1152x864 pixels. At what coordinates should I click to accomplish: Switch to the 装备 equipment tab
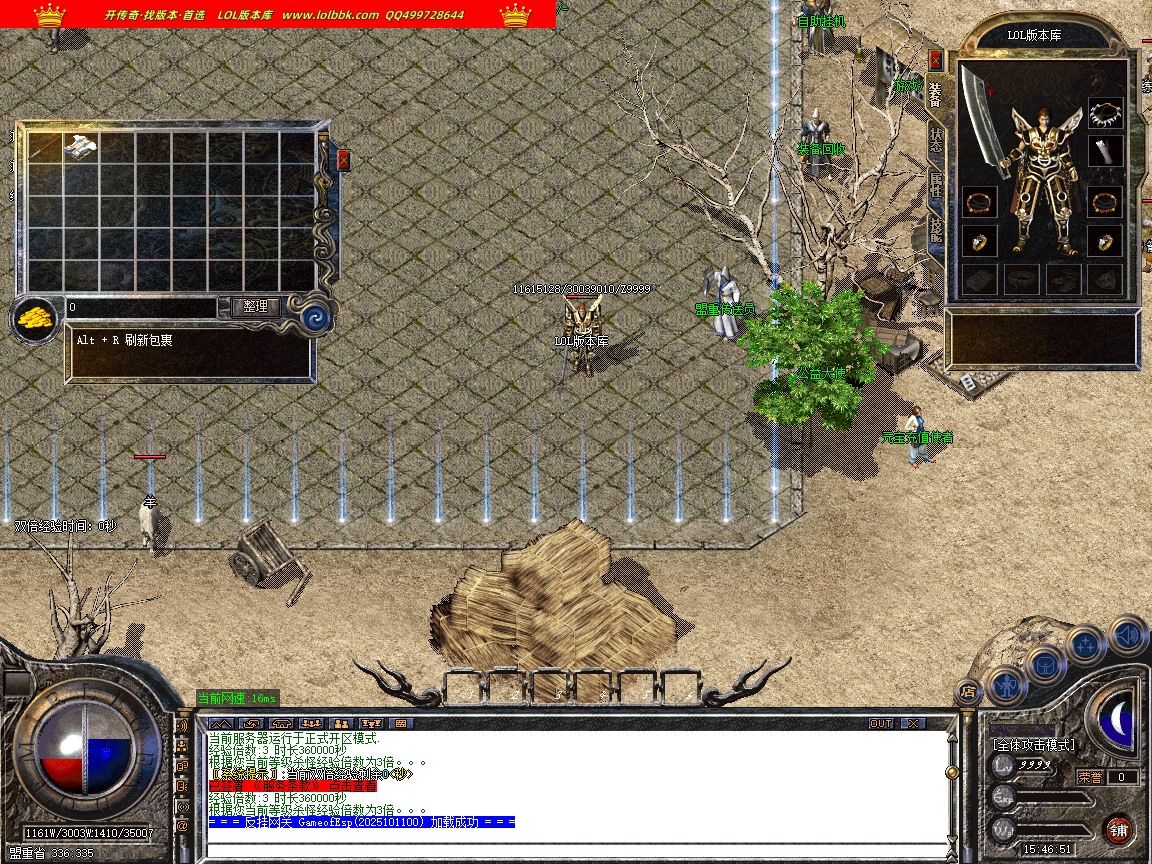pos(935,93)
